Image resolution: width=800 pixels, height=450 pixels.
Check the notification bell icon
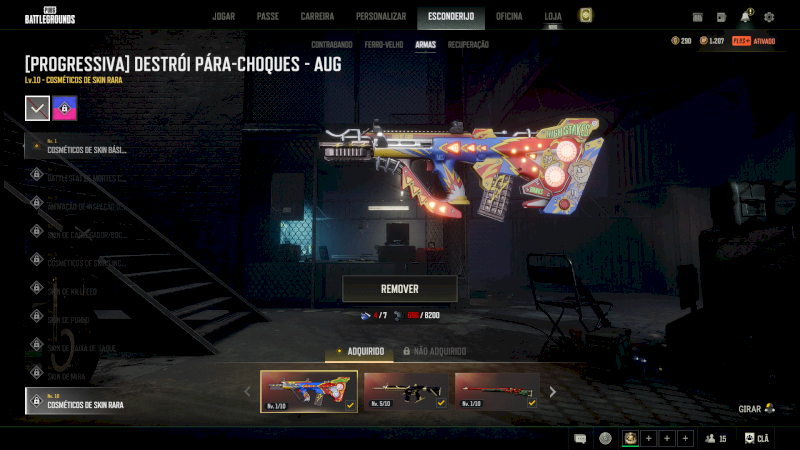(x=745, y=17)
